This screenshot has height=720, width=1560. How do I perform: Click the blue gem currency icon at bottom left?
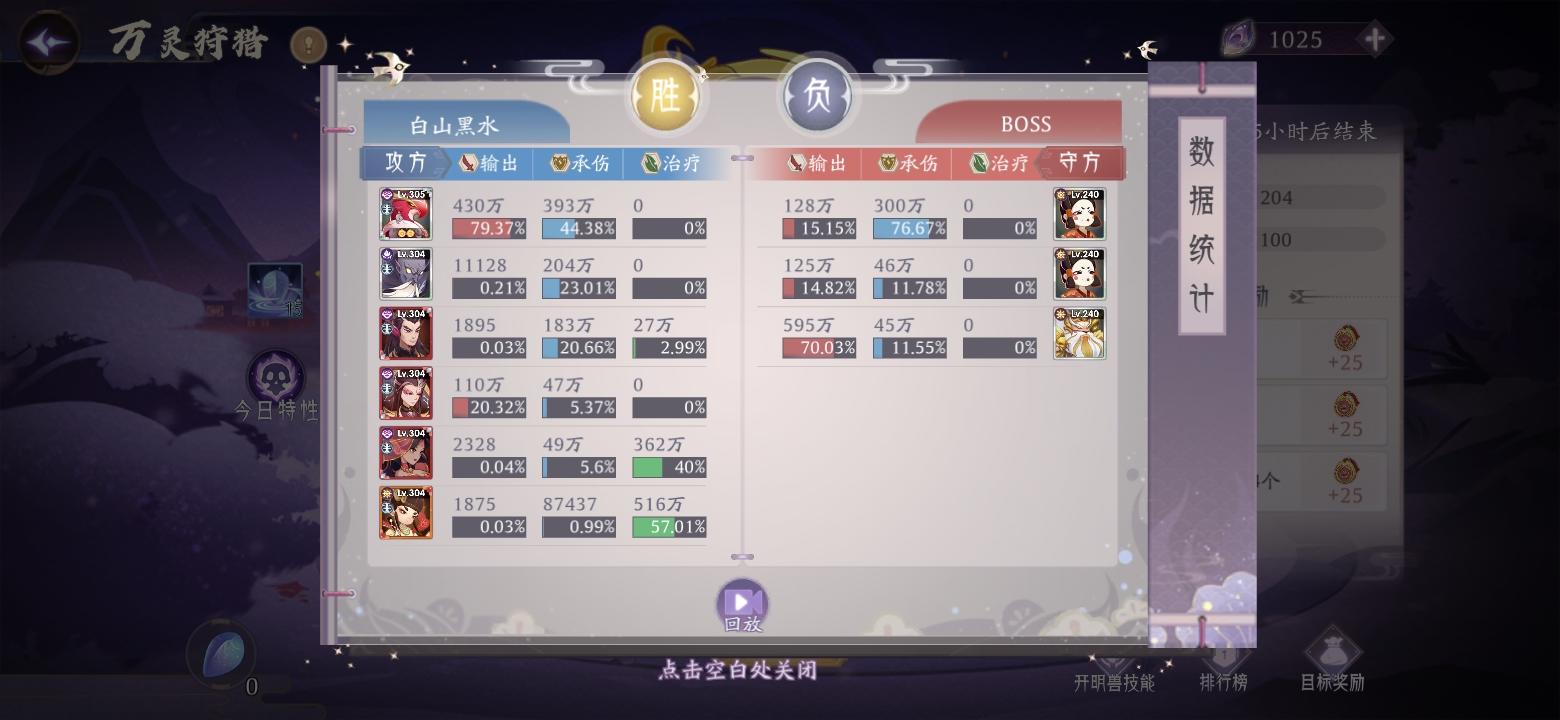pos(219,654)
